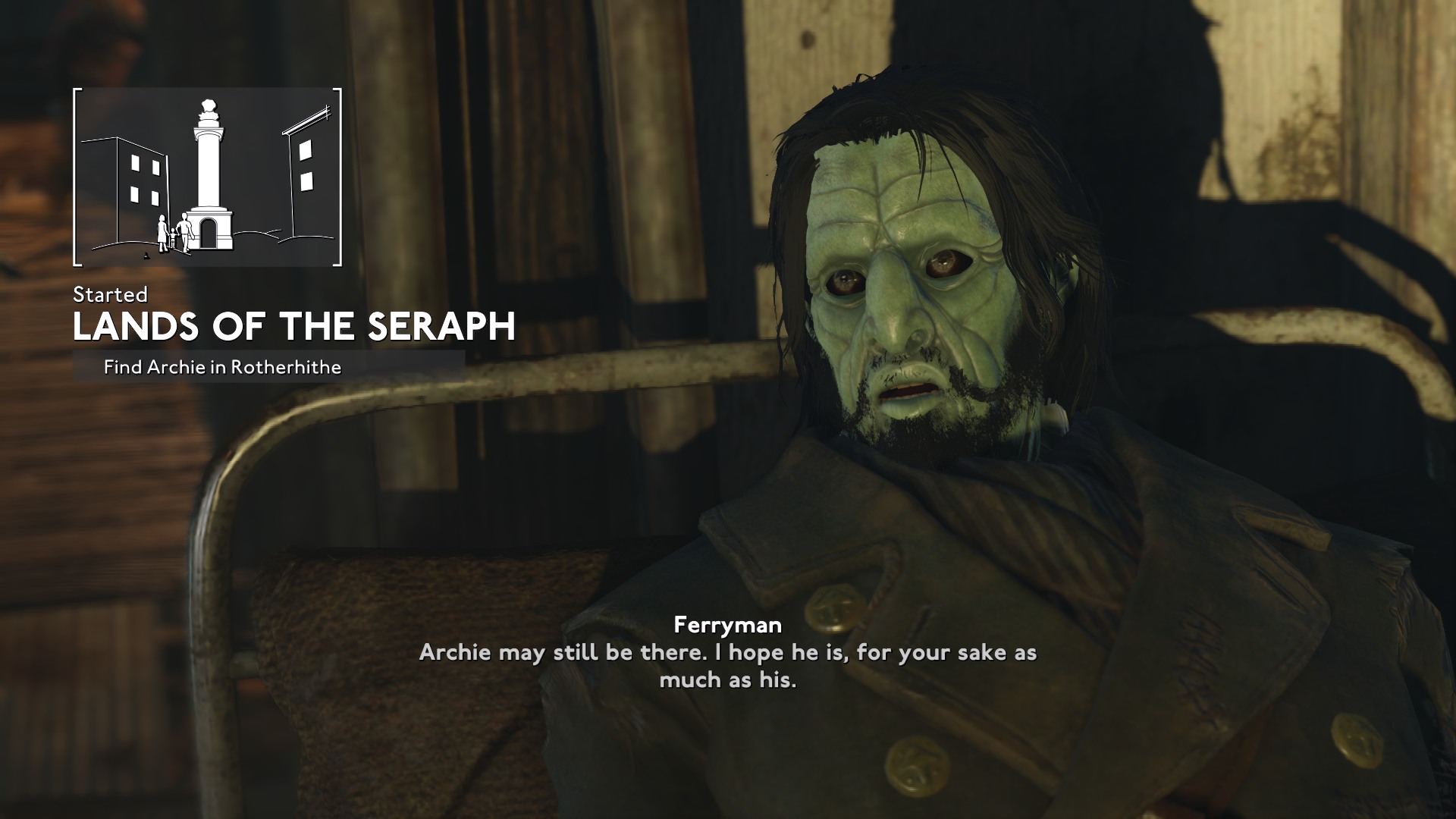Open the Lands of the Seraph quest title
Screen dimensions: 1456x819
pyautogui.click(x=294, y=327)
